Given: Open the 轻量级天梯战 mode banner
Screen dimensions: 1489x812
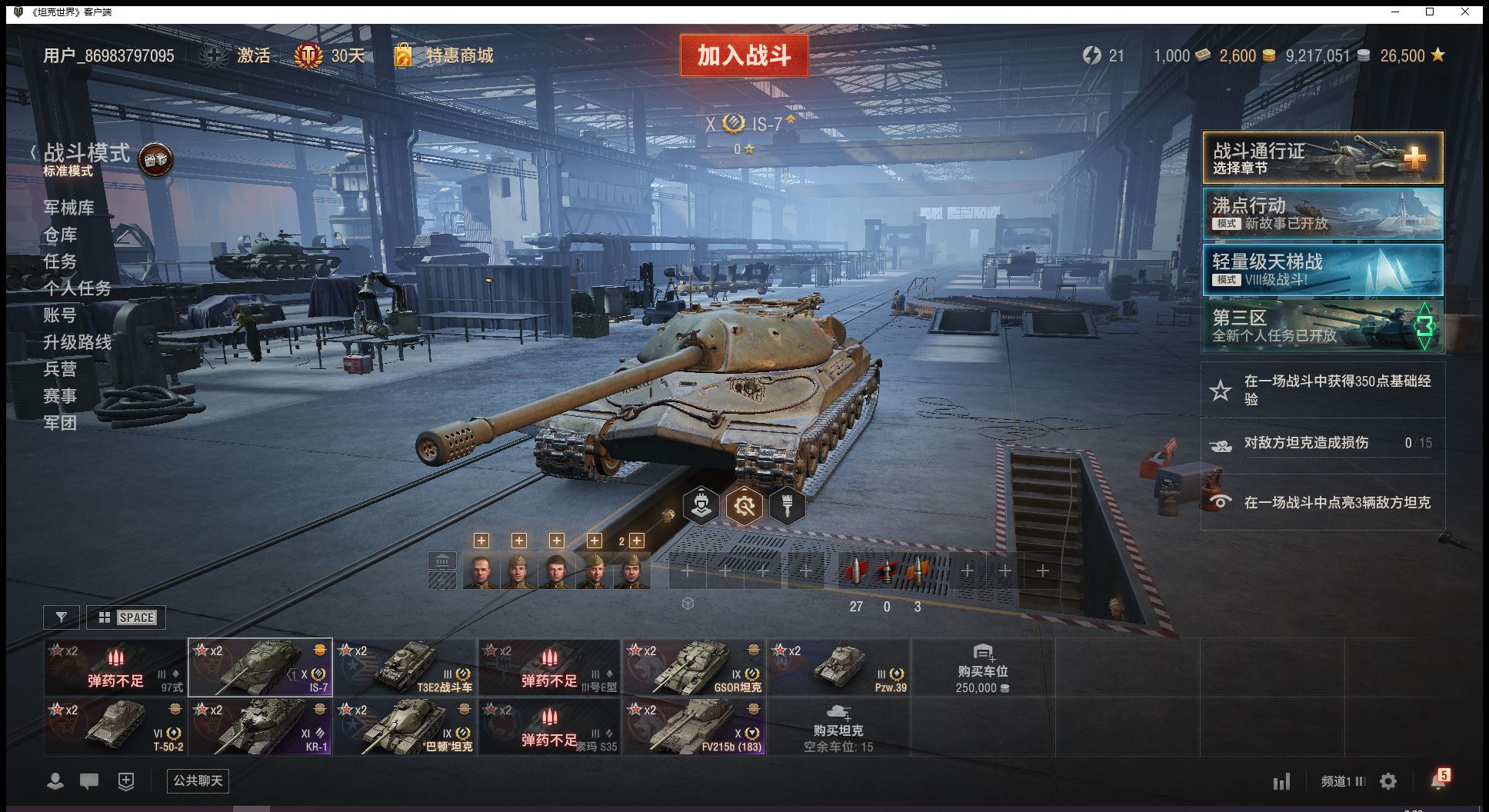Looking at the screenshot, I should click(x=1322, y=270).
